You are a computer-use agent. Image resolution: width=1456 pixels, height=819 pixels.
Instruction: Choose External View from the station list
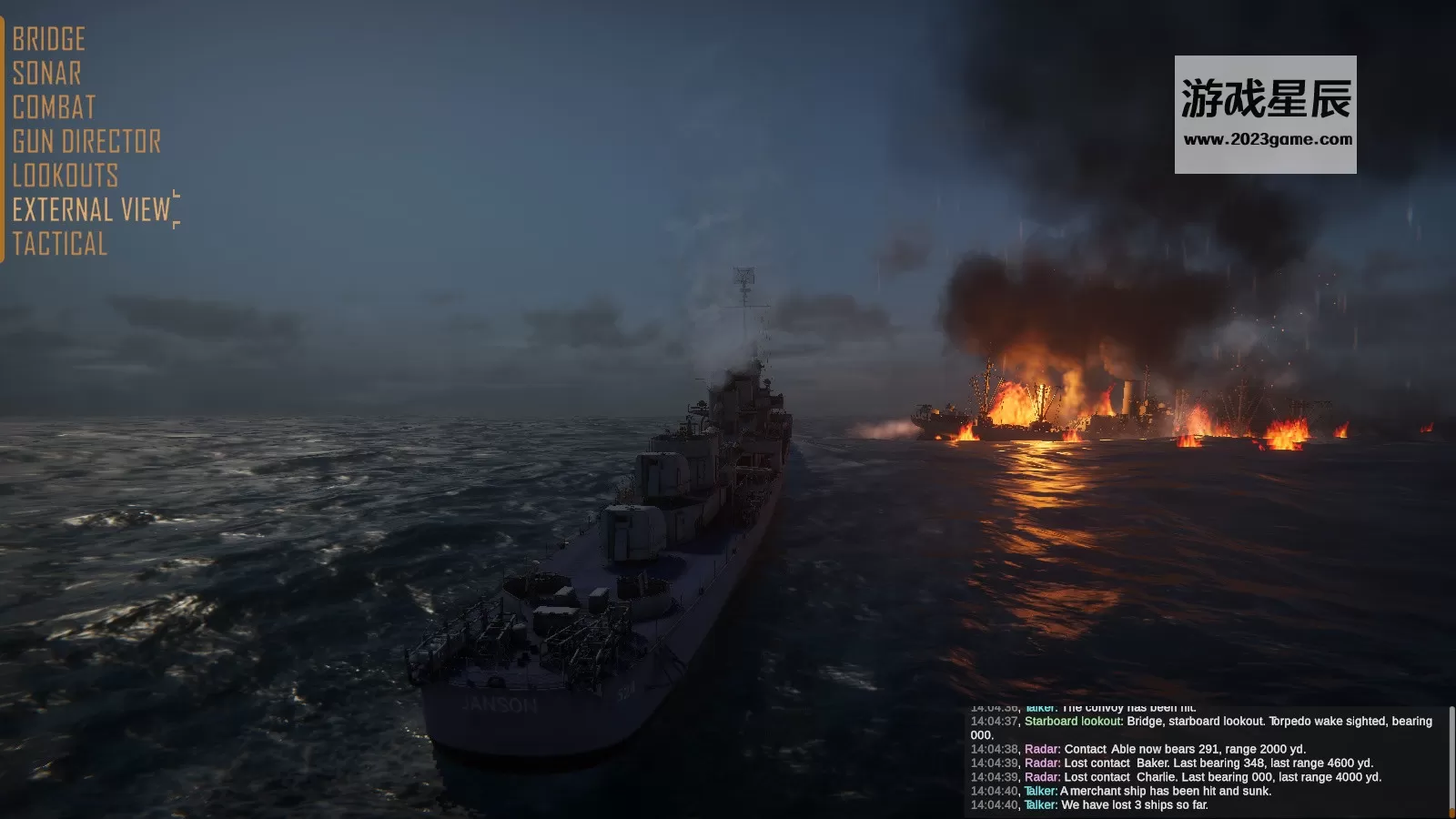pos(92,210)
